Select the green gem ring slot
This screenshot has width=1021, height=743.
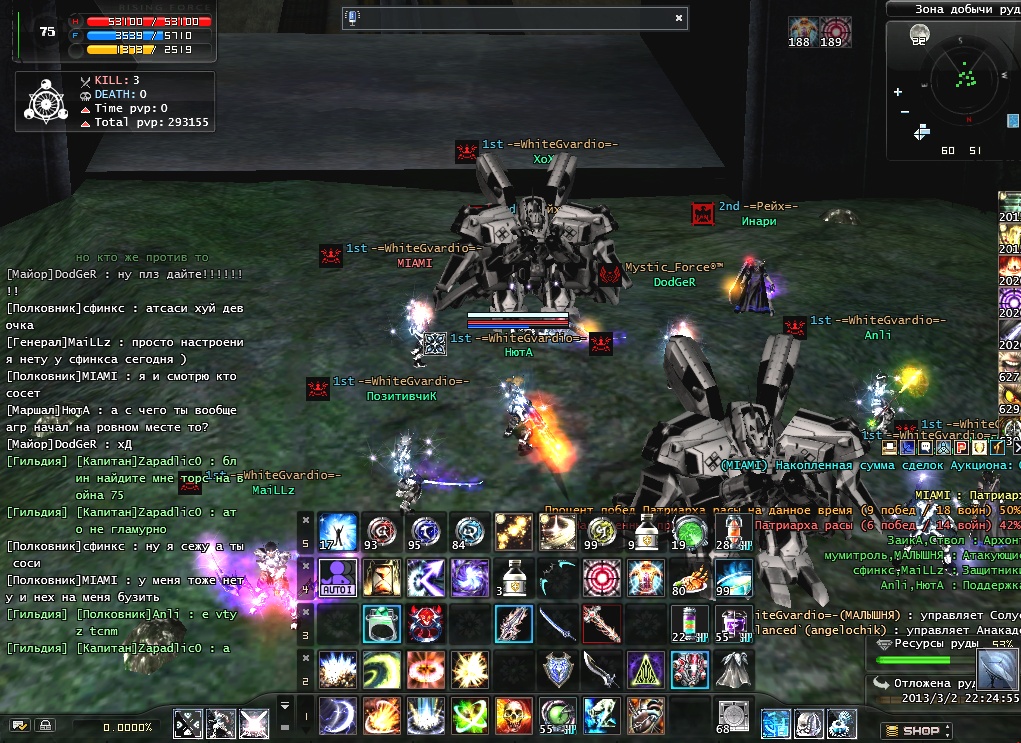(381, 623)
